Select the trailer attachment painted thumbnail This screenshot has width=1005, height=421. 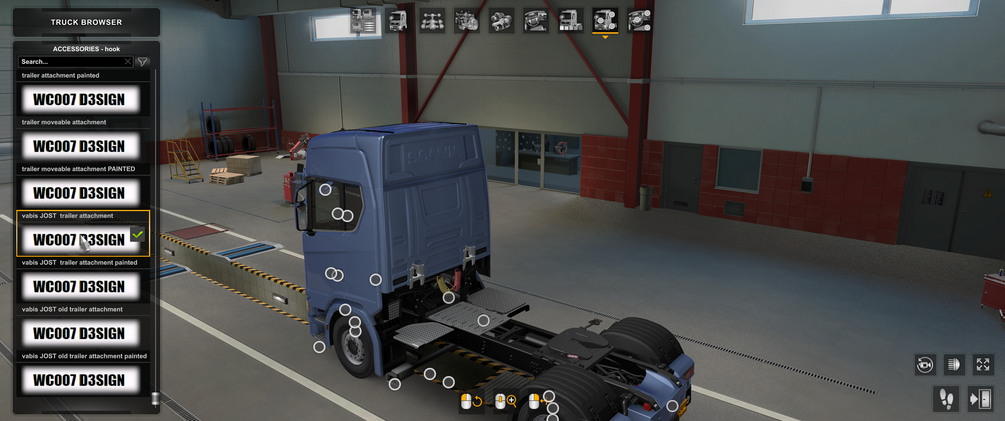point(79,99)
